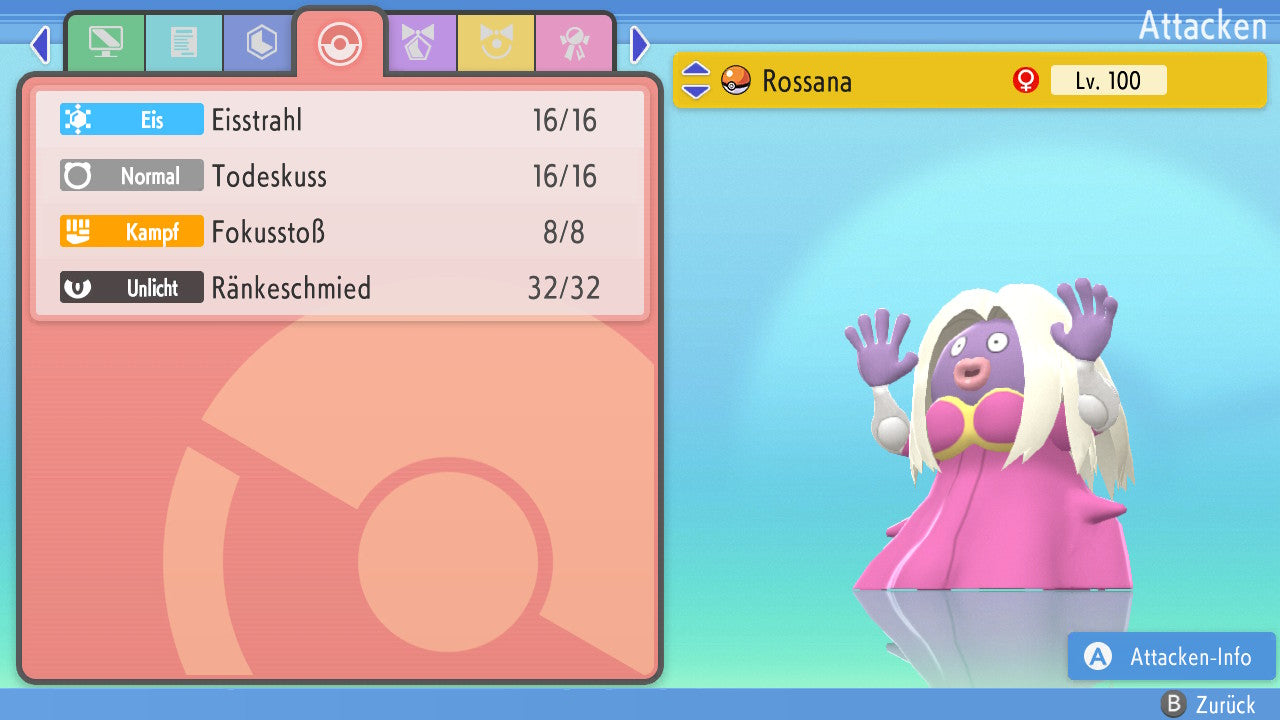Open the teal trainer memo tab

click(184, 42)
